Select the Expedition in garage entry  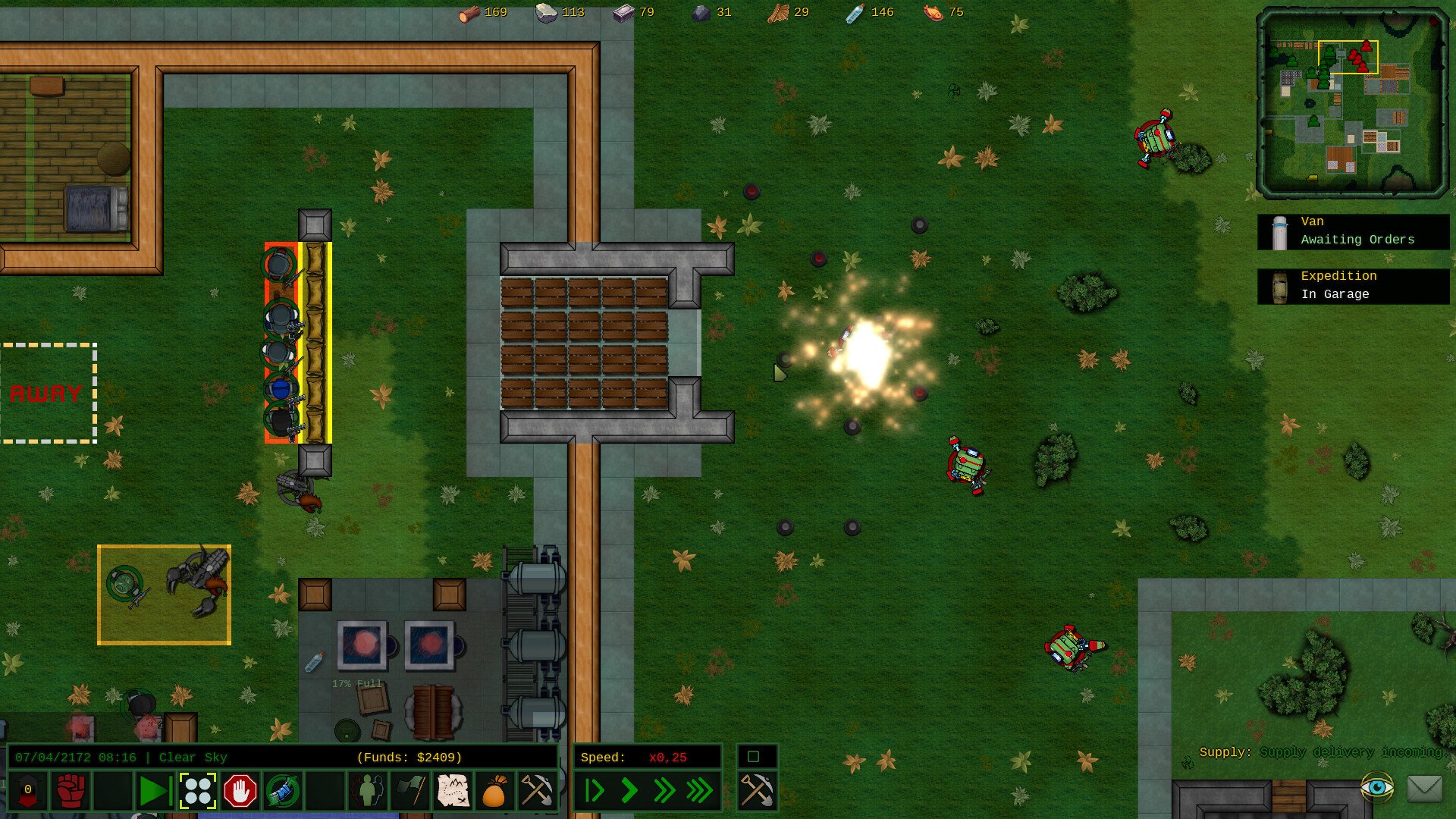coord(1354,286)
